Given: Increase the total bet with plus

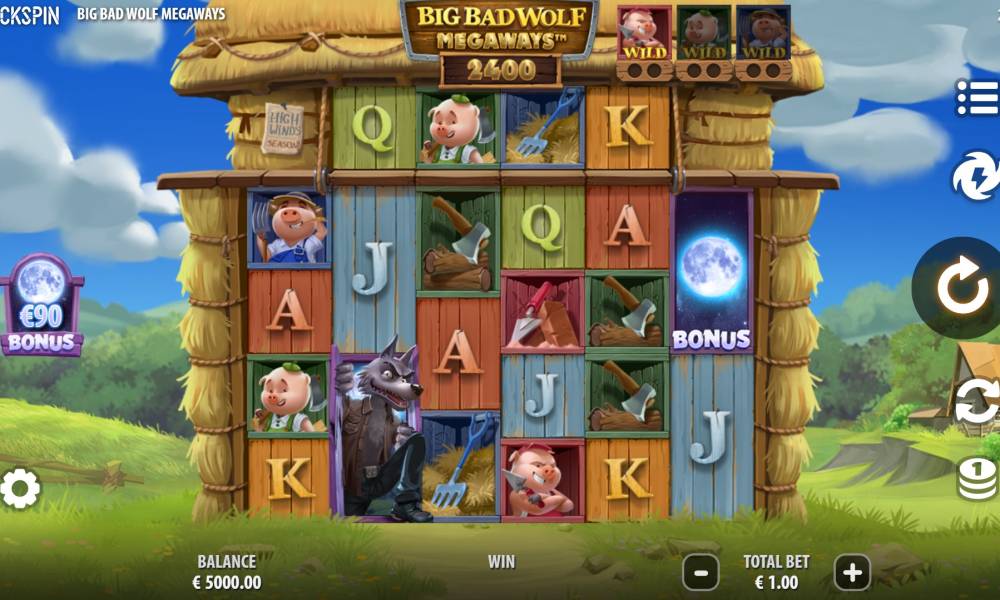Looking at the screenshot, I should click(852, 573).
